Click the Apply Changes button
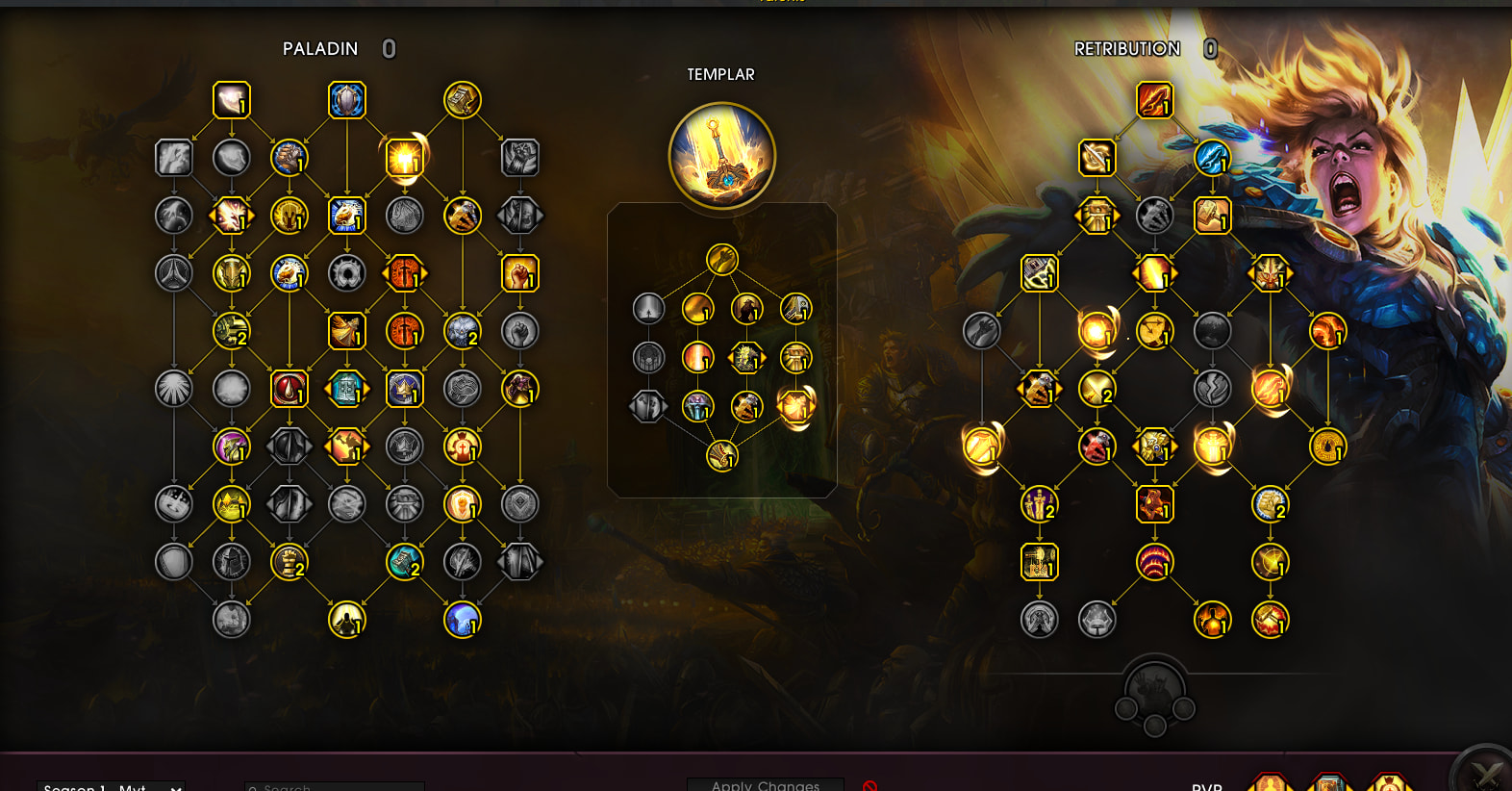Screen dimensions: 1512x791 click(x=766, y=784)
